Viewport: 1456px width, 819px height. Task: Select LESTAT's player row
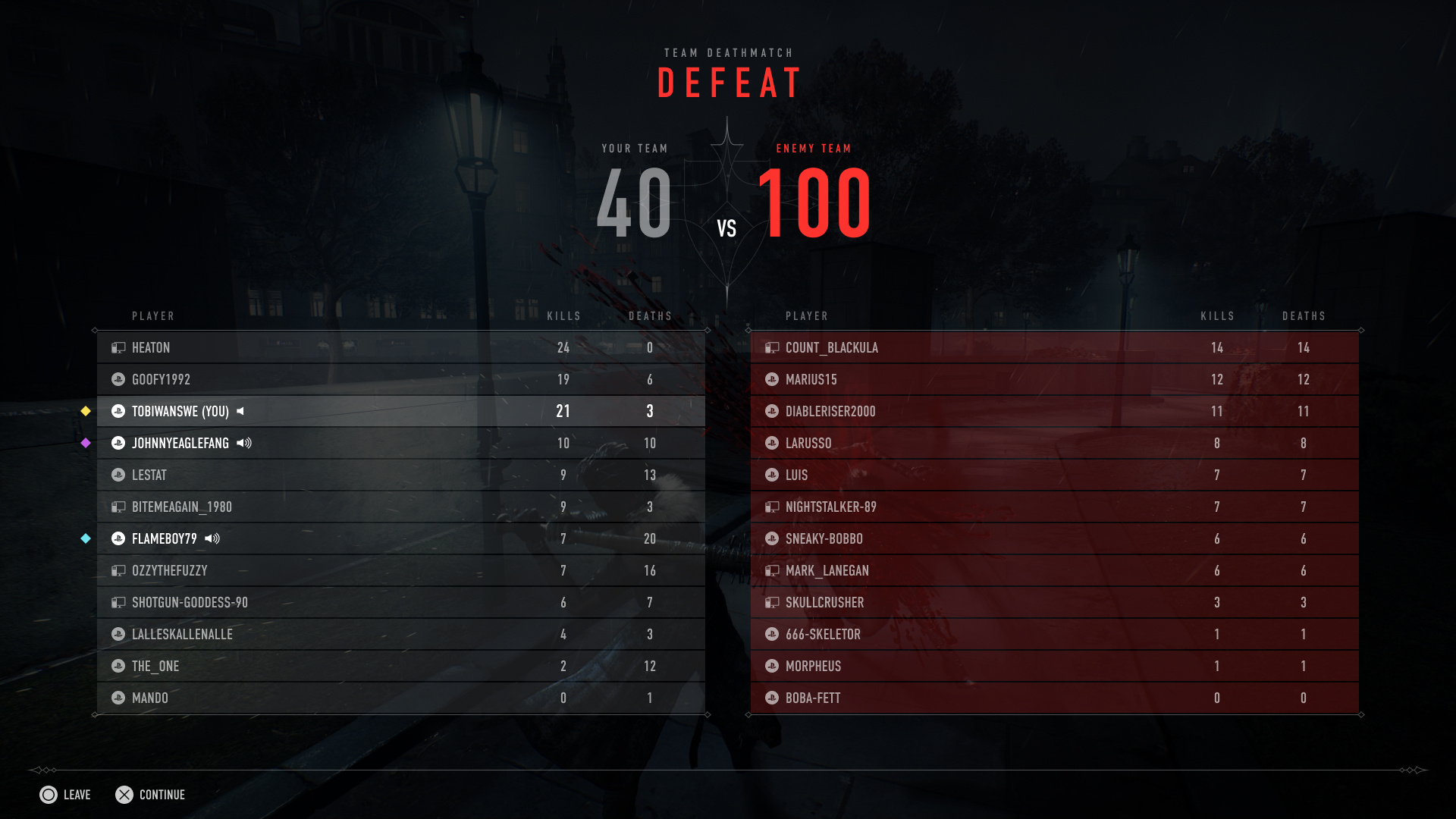pos(400,475)
